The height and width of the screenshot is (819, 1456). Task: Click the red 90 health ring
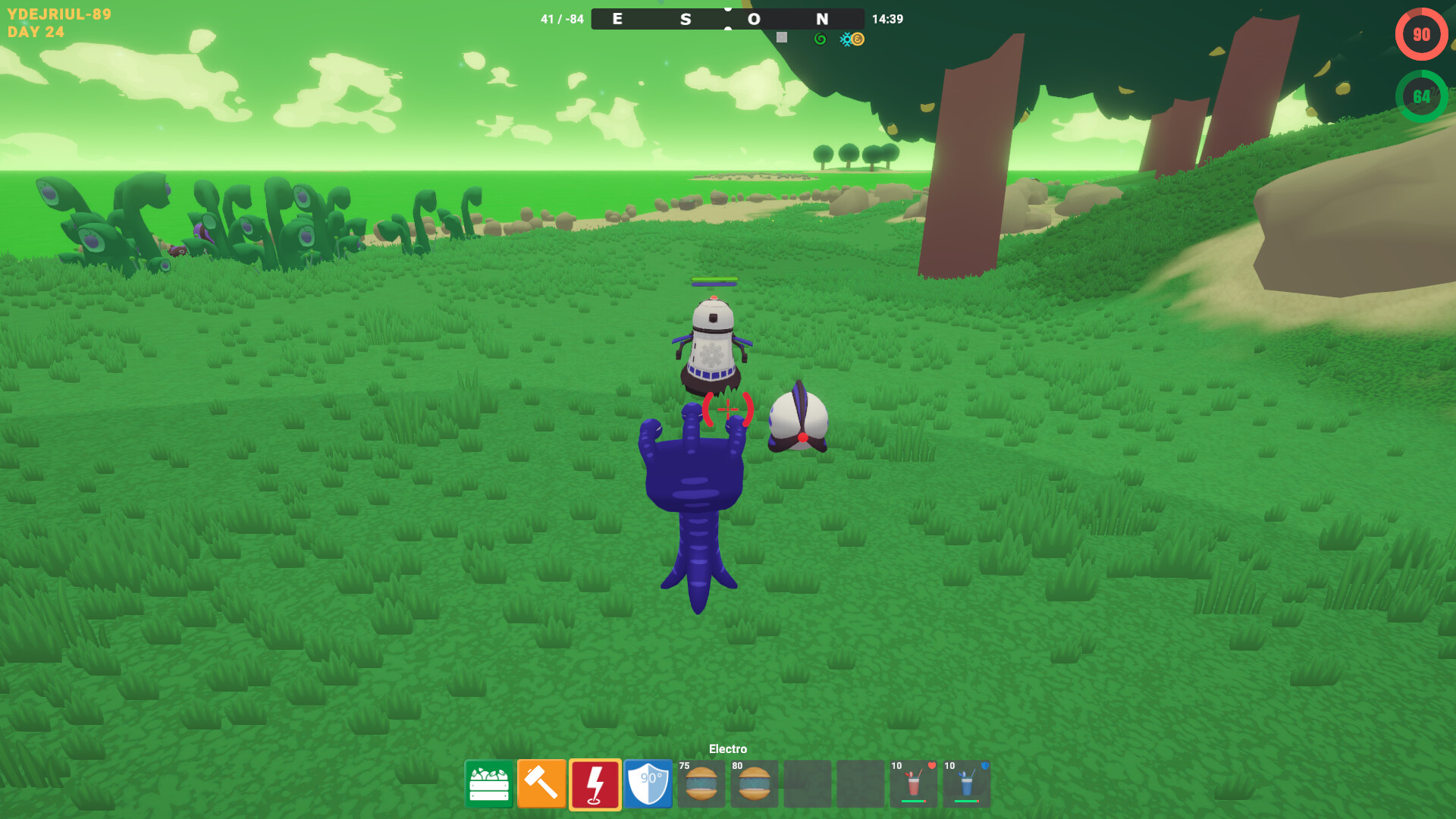point(1420,33)
